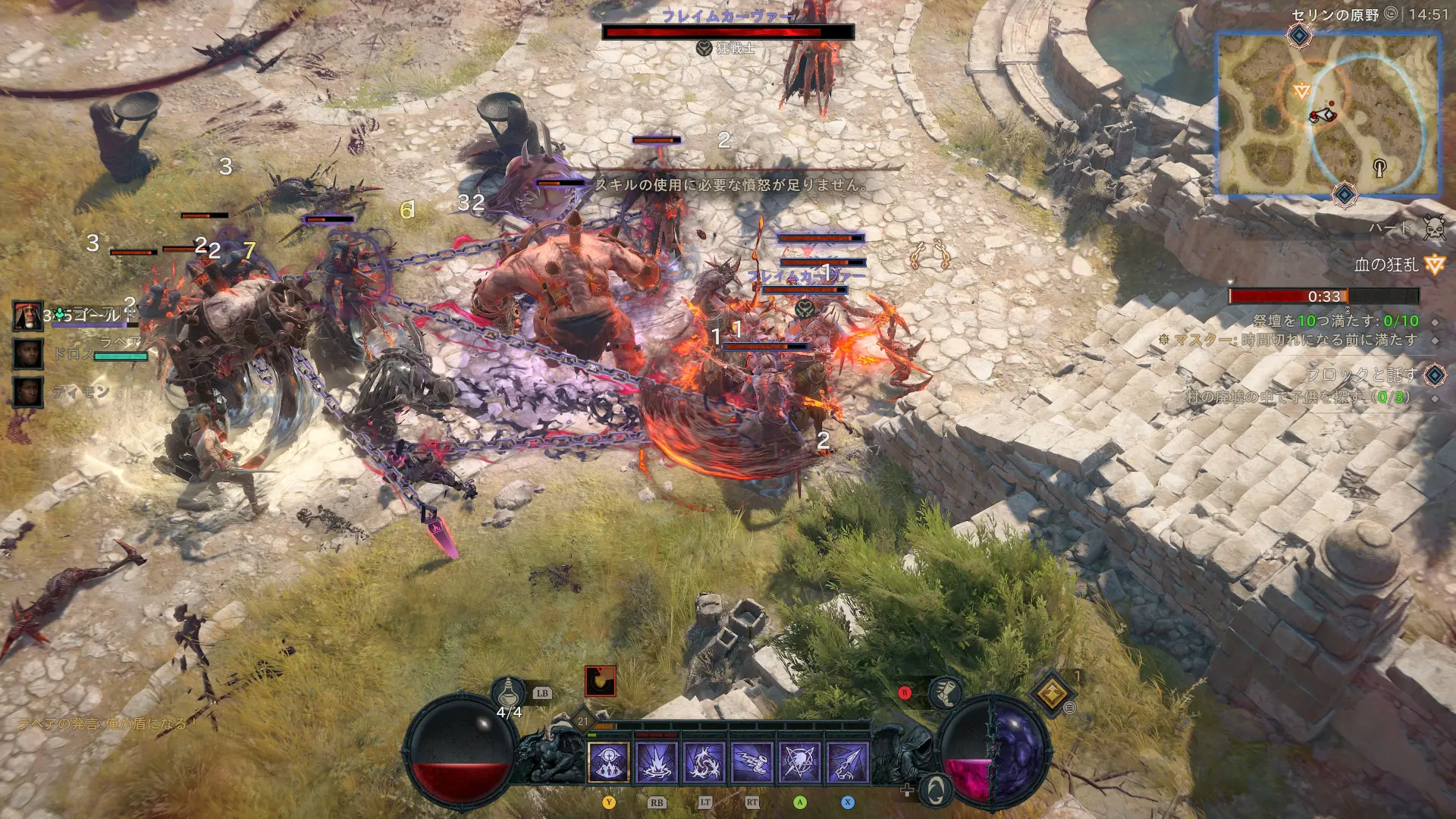Select the 血の狂乱 event tracker

[x=1386, y=265]
